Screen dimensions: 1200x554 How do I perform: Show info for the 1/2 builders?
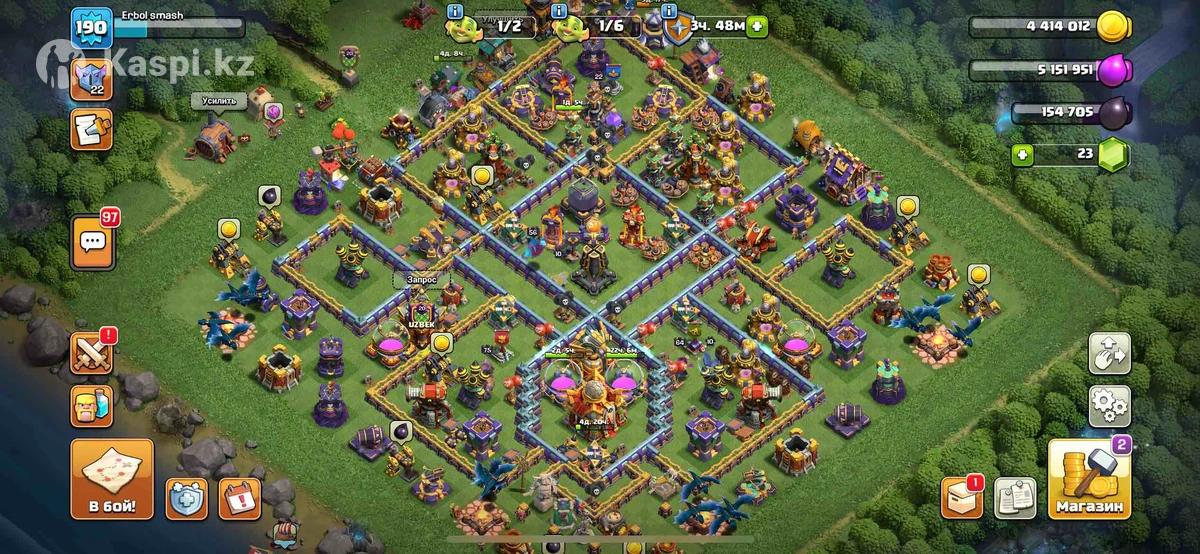tap(456, 11)
